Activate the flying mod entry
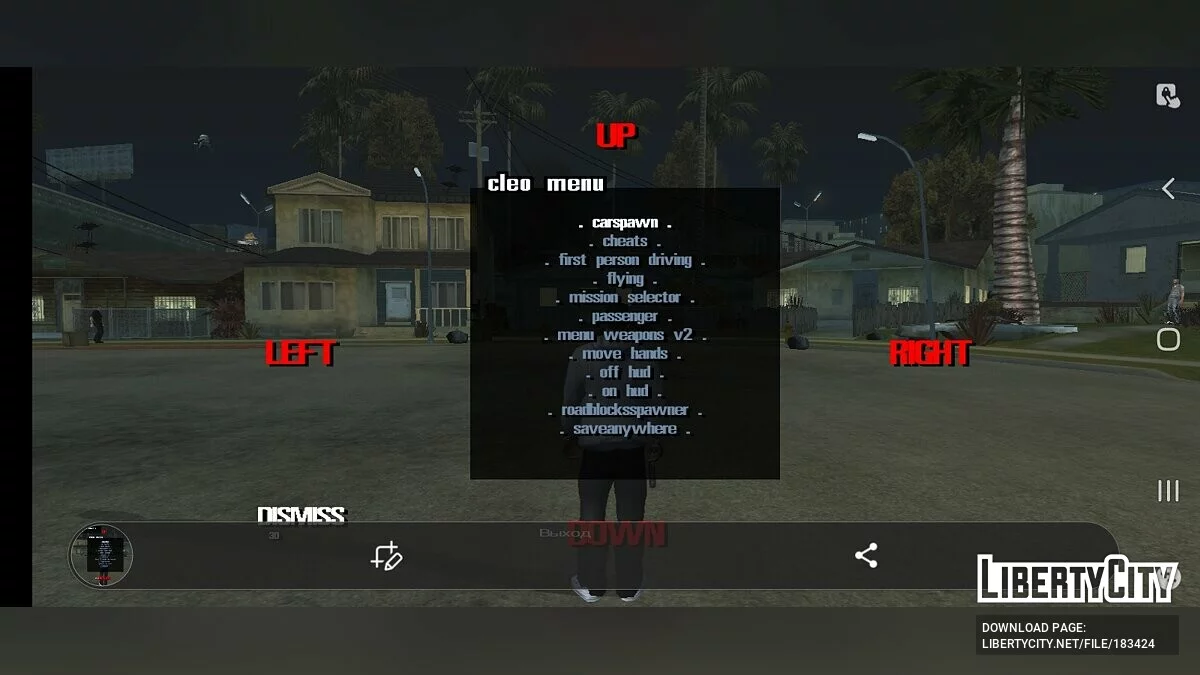This screenshot has height=675, width=1200. (x=625, y=279)
